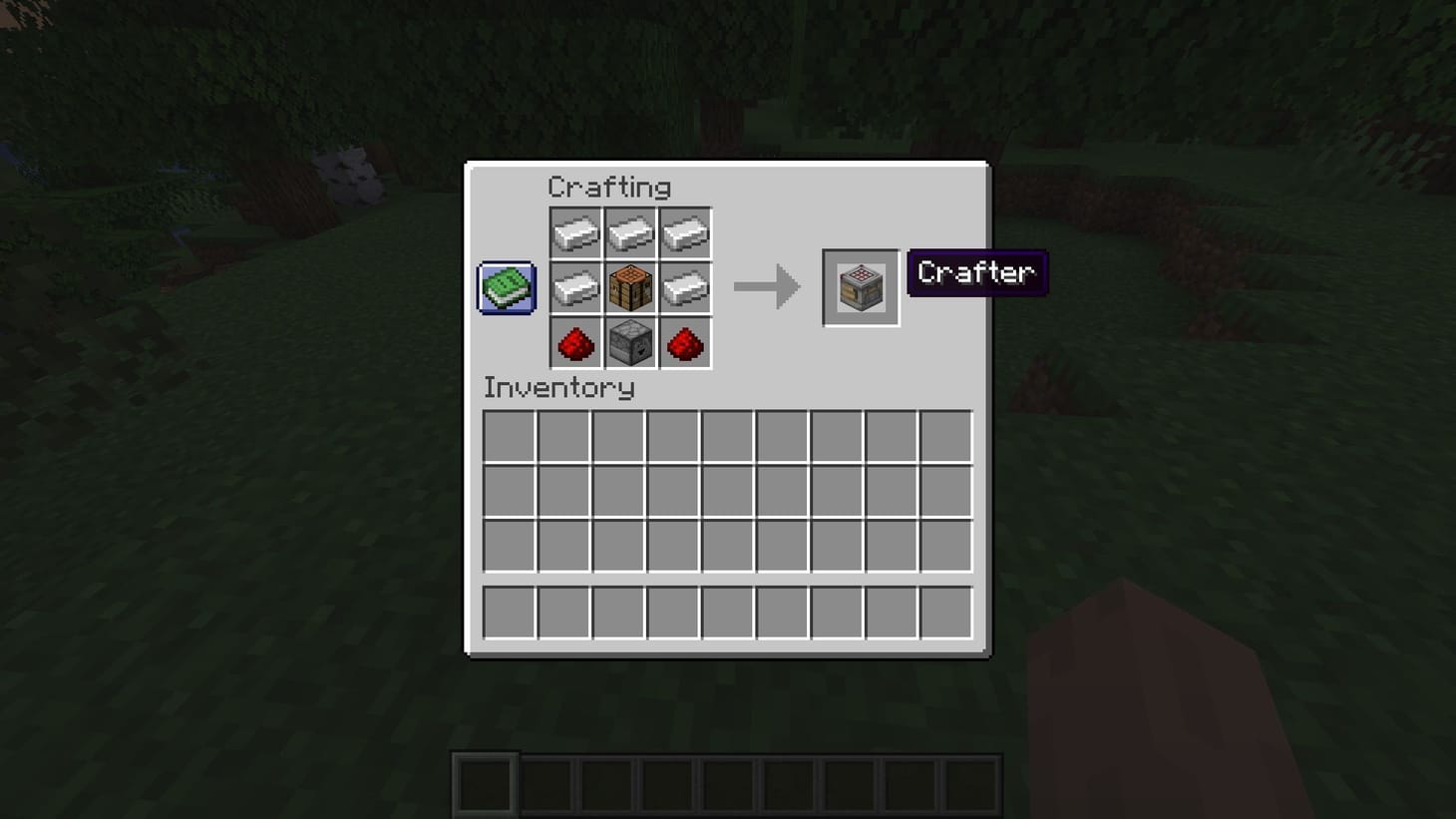Select the first hotbar slot
The height and width of the screenshot is (819, 1456).
click(x=483, y=784)
